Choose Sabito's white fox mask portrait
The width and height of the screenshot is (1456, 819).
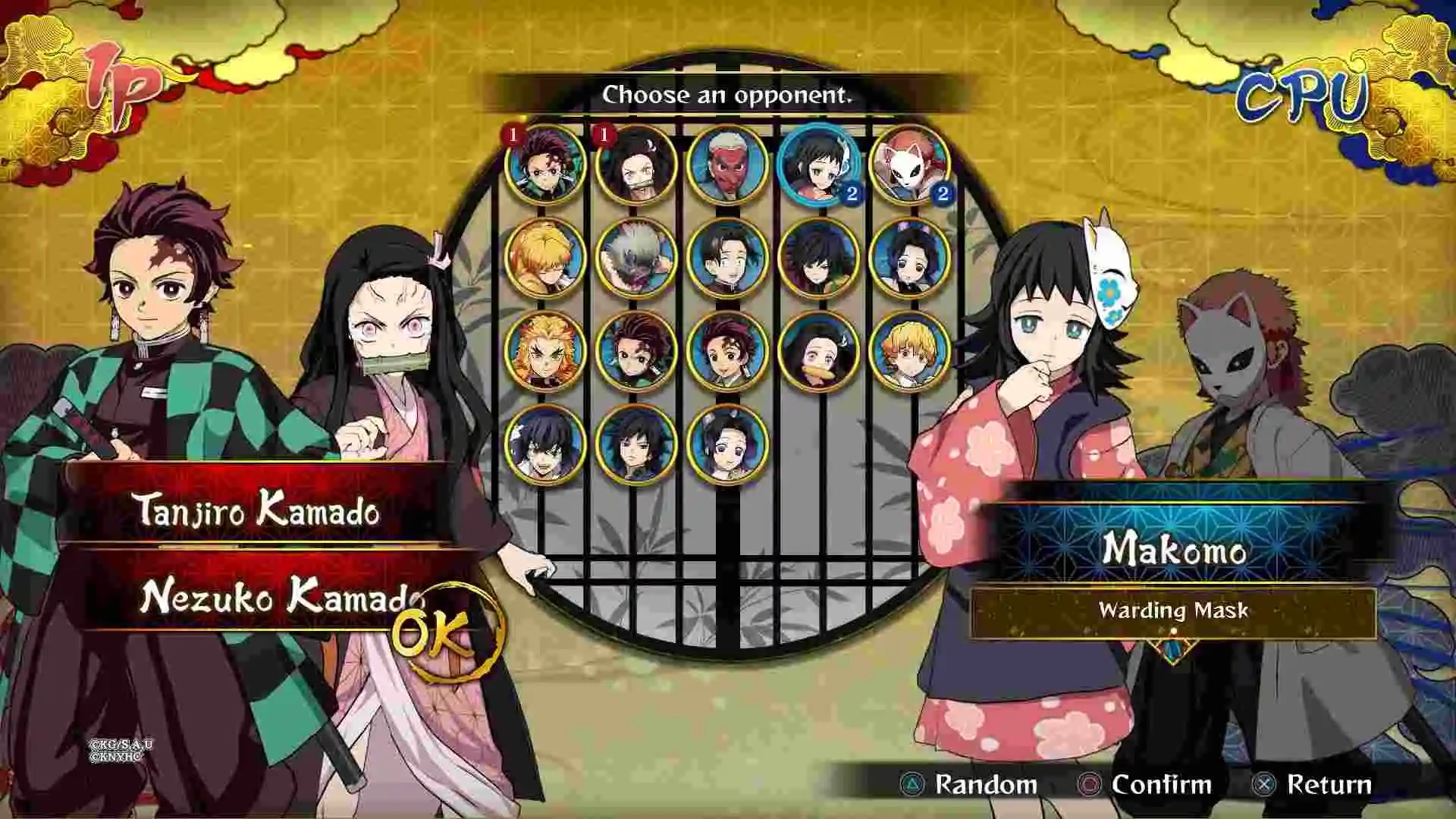pyautogui.click(x=909, y=165)
